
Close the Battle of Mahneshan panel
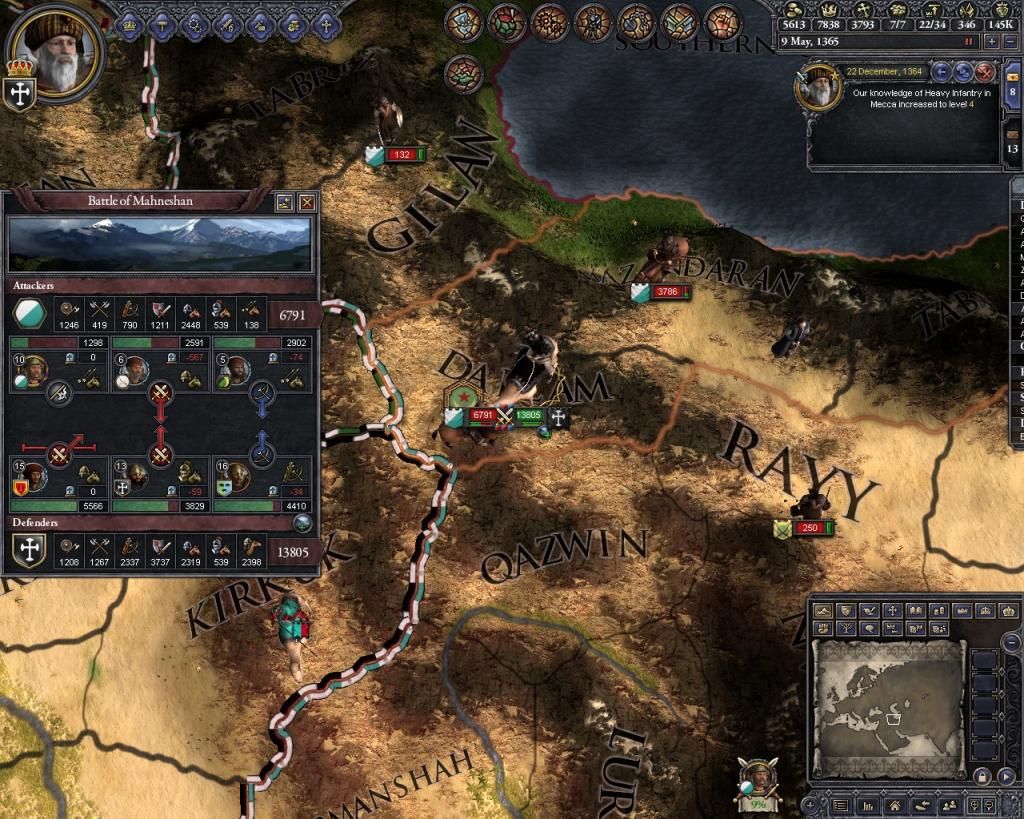click(x=307, y=201)
